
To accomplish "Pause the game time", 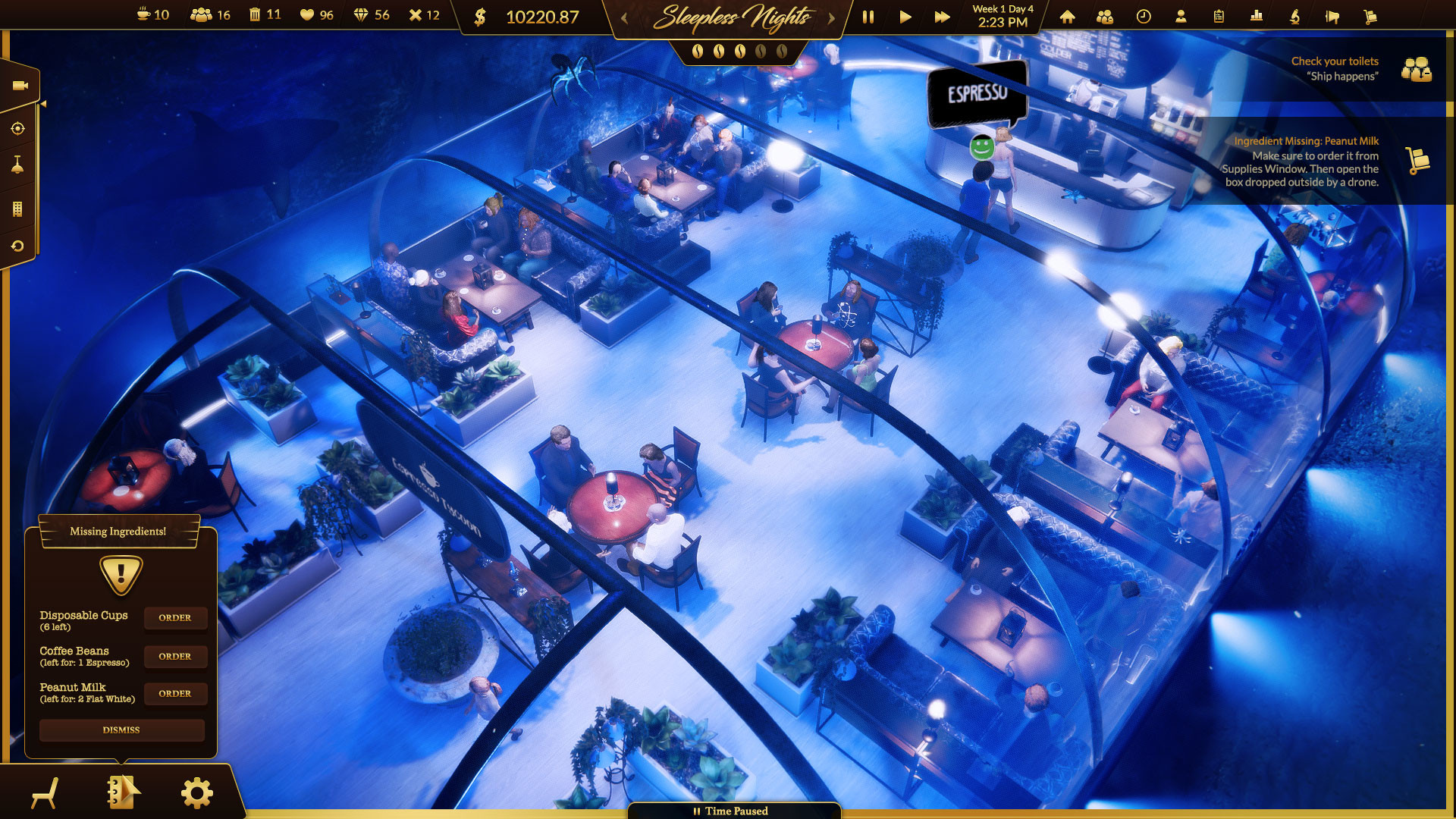I will [x=868, y=16].
